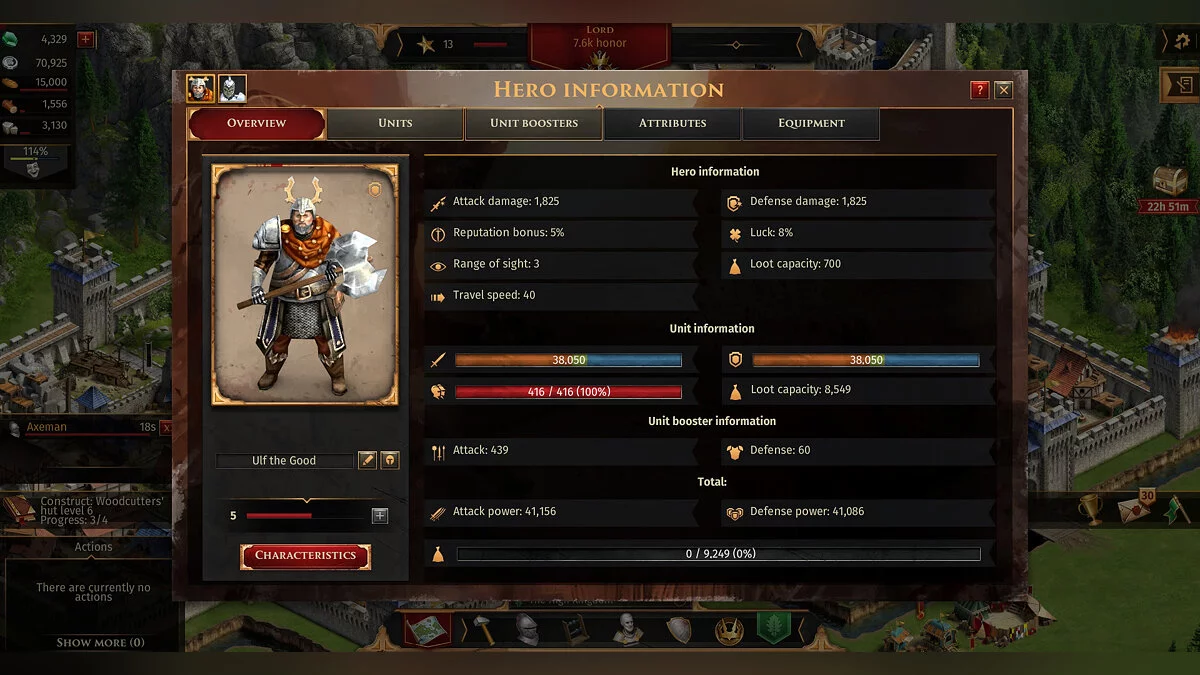Viewport: 1200px width, 675px height.
Task: Click the knight helmet icon in bottom bar
Action: [x=527, y=629]
